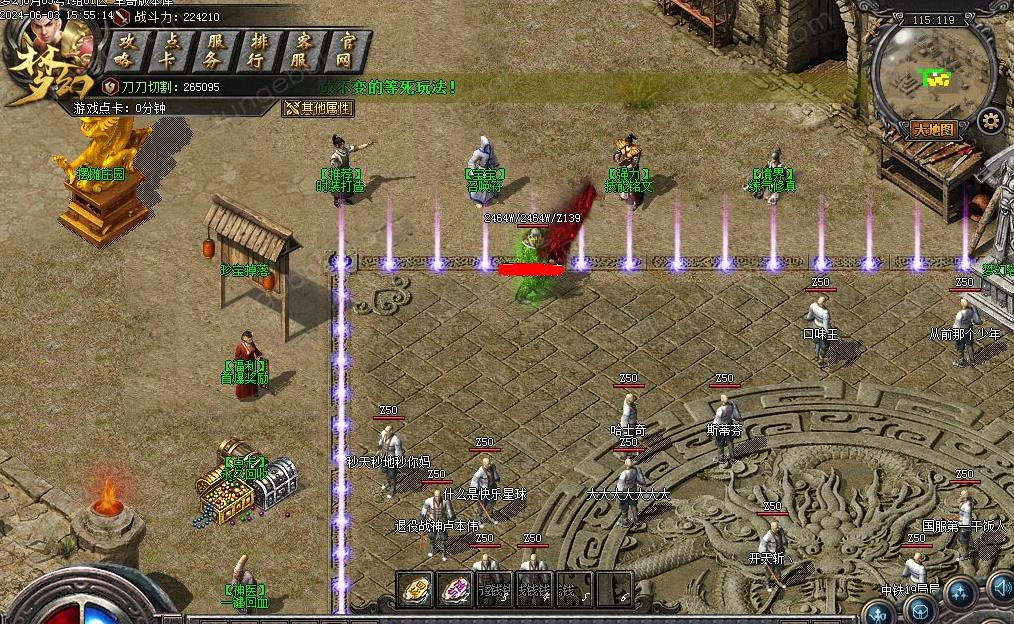Open settings via the gear icon
1014x624 pixels.
pyautogui.click(x=990, y=122)
